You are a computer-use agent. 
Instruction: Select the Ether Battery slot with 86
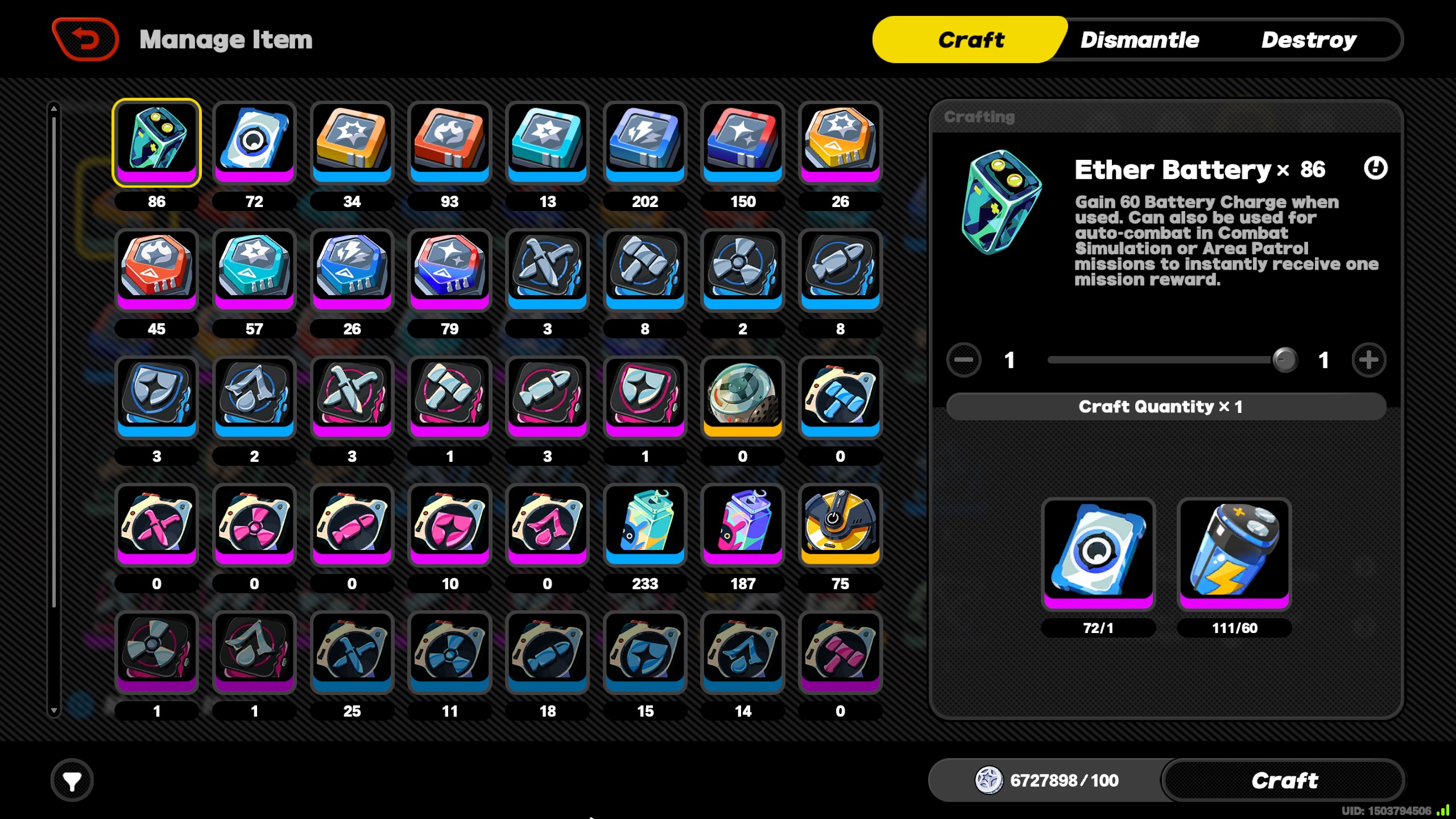(156, 142)
